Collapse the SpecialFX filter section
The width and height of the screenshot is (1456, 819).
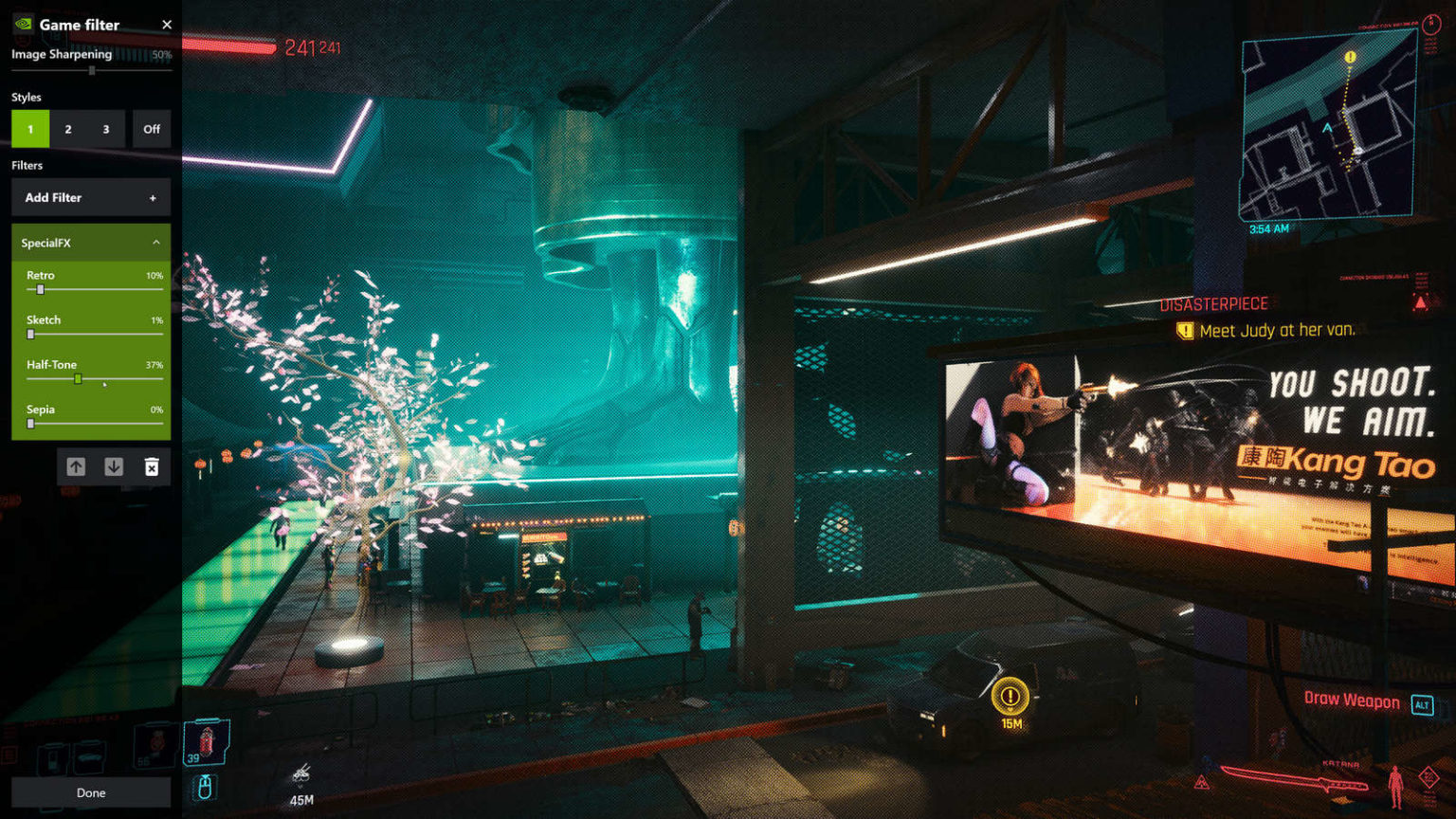(x=155, y=243)
